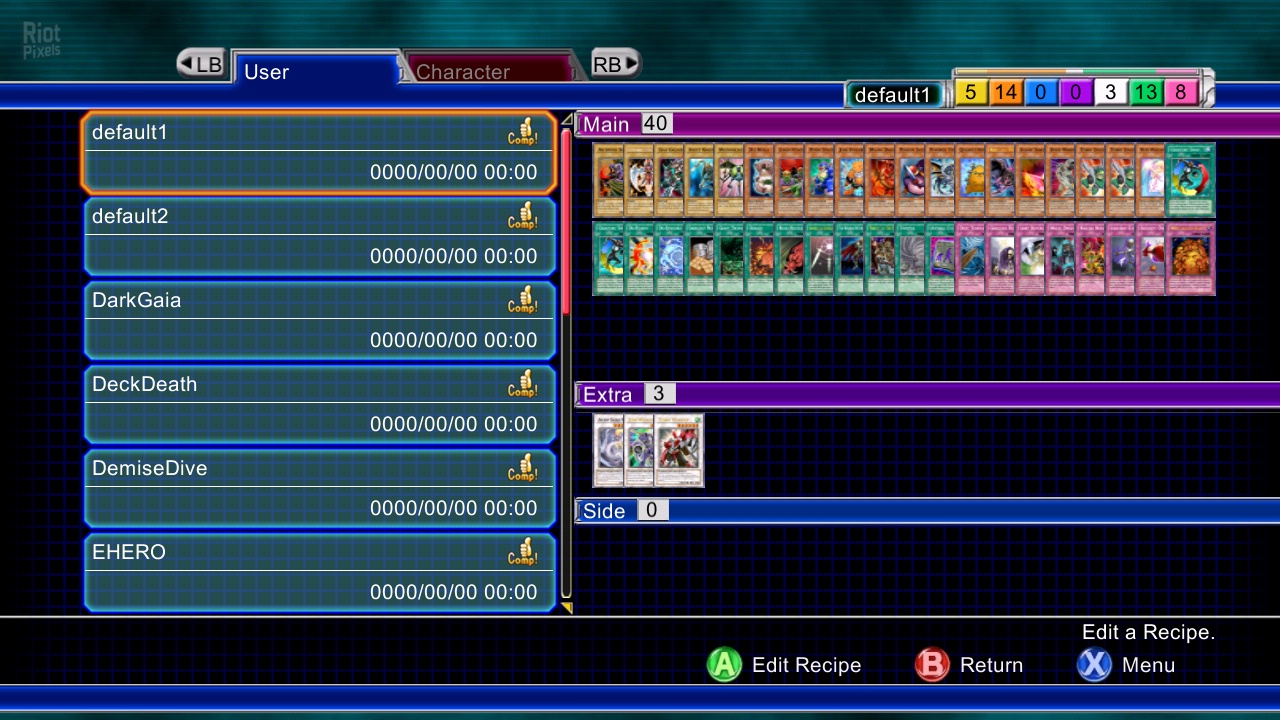Screen dimensions: 1280x720
Task: Switch to the Character tab
Action: pos(490,71)
